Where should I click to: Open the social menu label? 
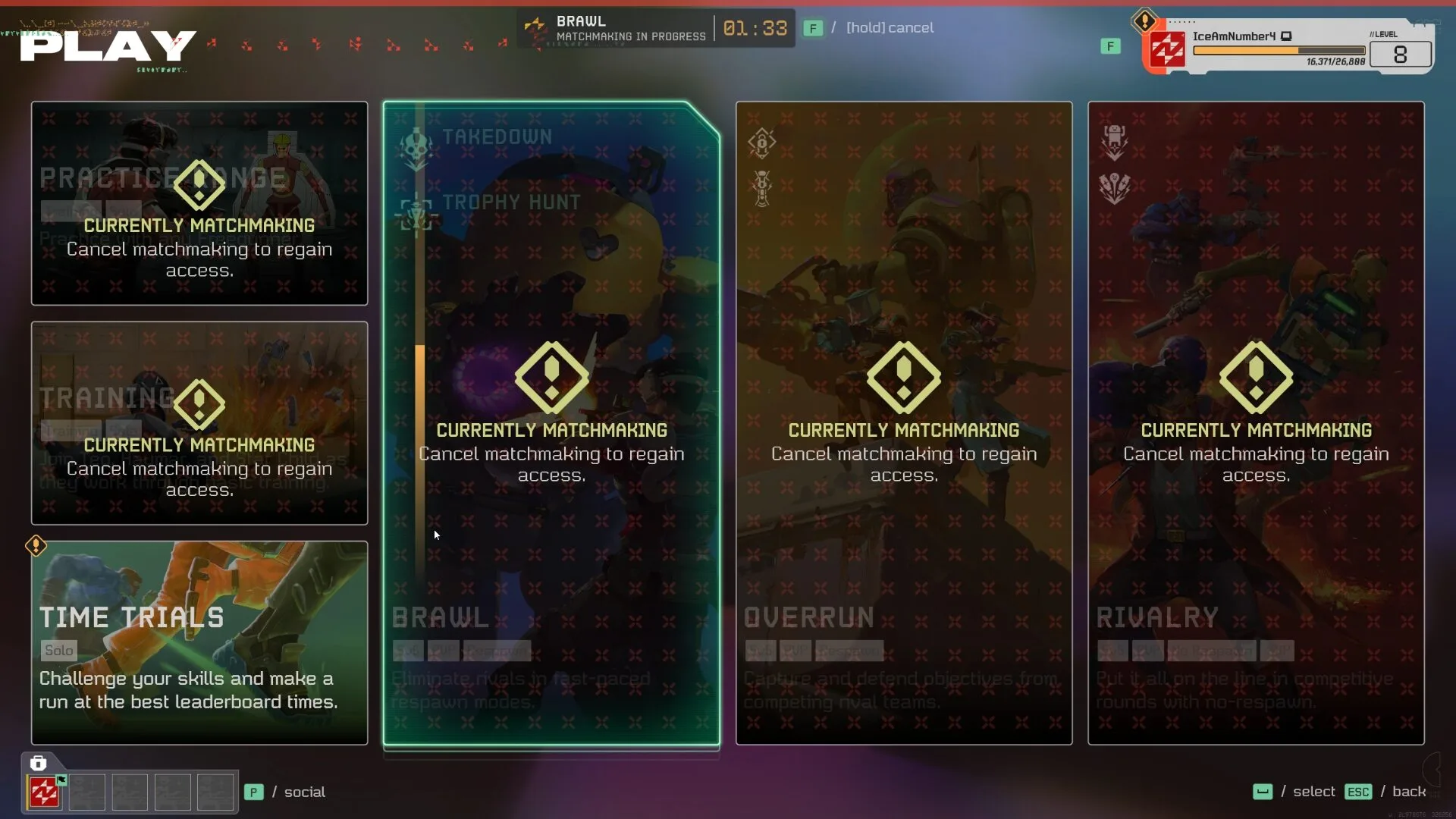(304, 792)
